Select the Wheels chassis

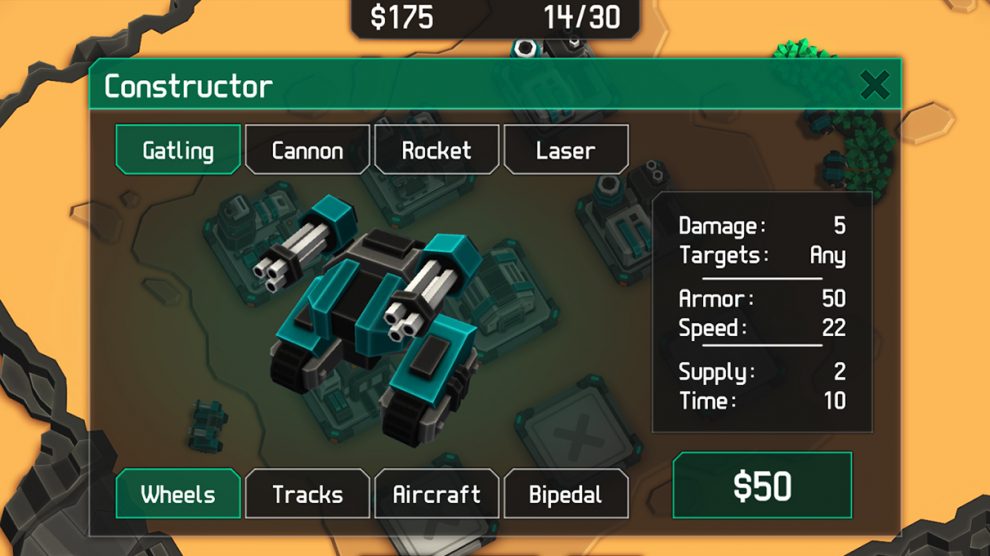pyautogui.click(x=178, y=494)
